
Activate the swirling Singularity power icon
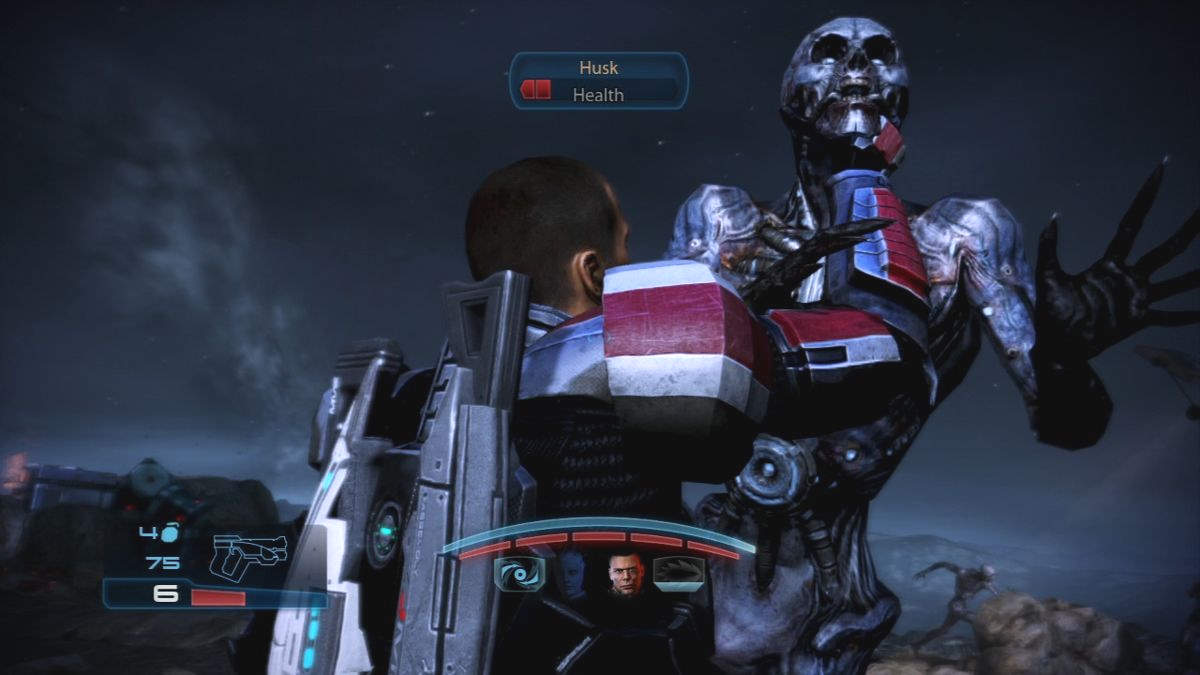click(x=519, y=574)
